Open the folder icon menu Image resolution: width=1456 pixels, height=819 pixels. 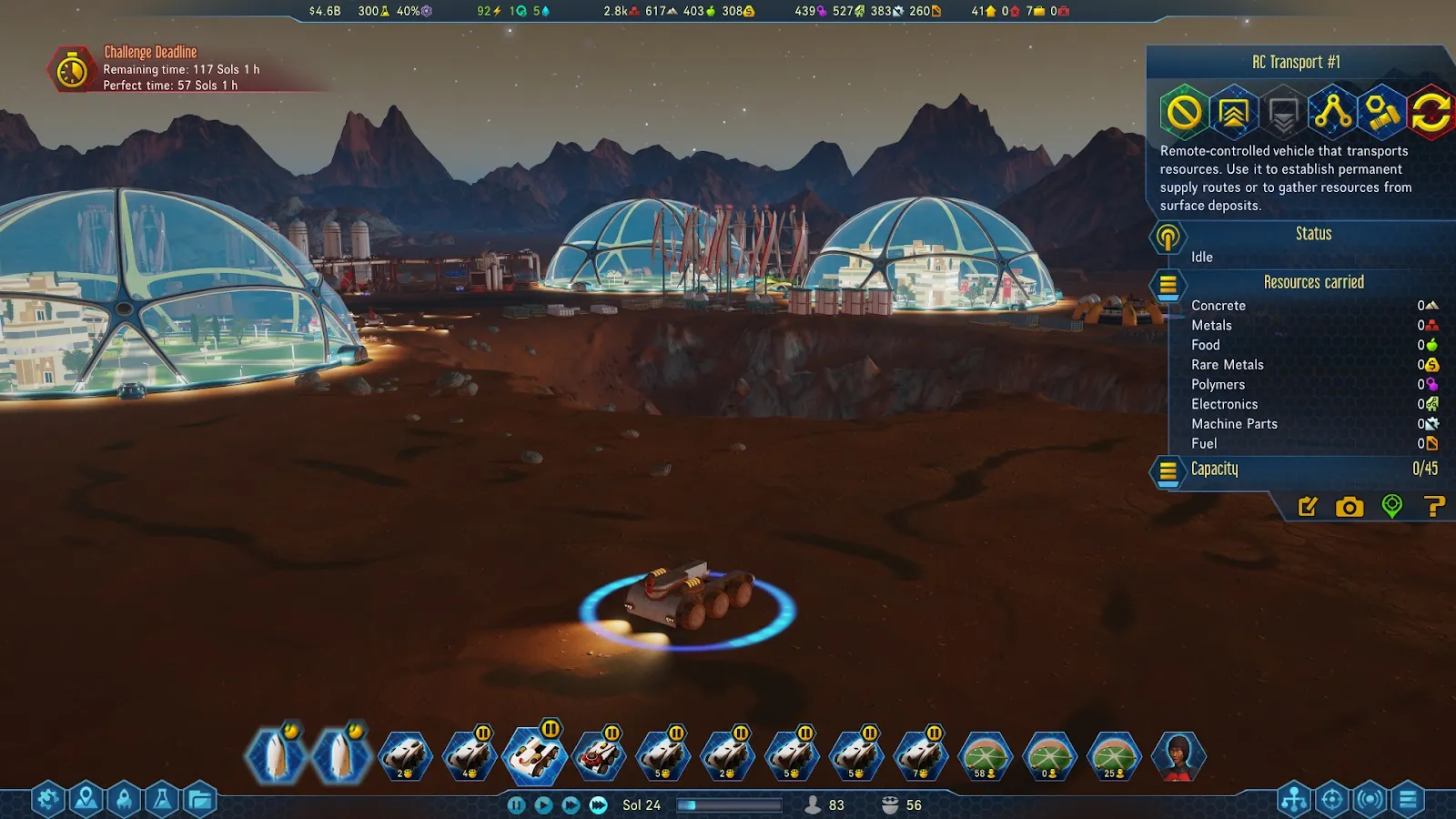(200, 800)
